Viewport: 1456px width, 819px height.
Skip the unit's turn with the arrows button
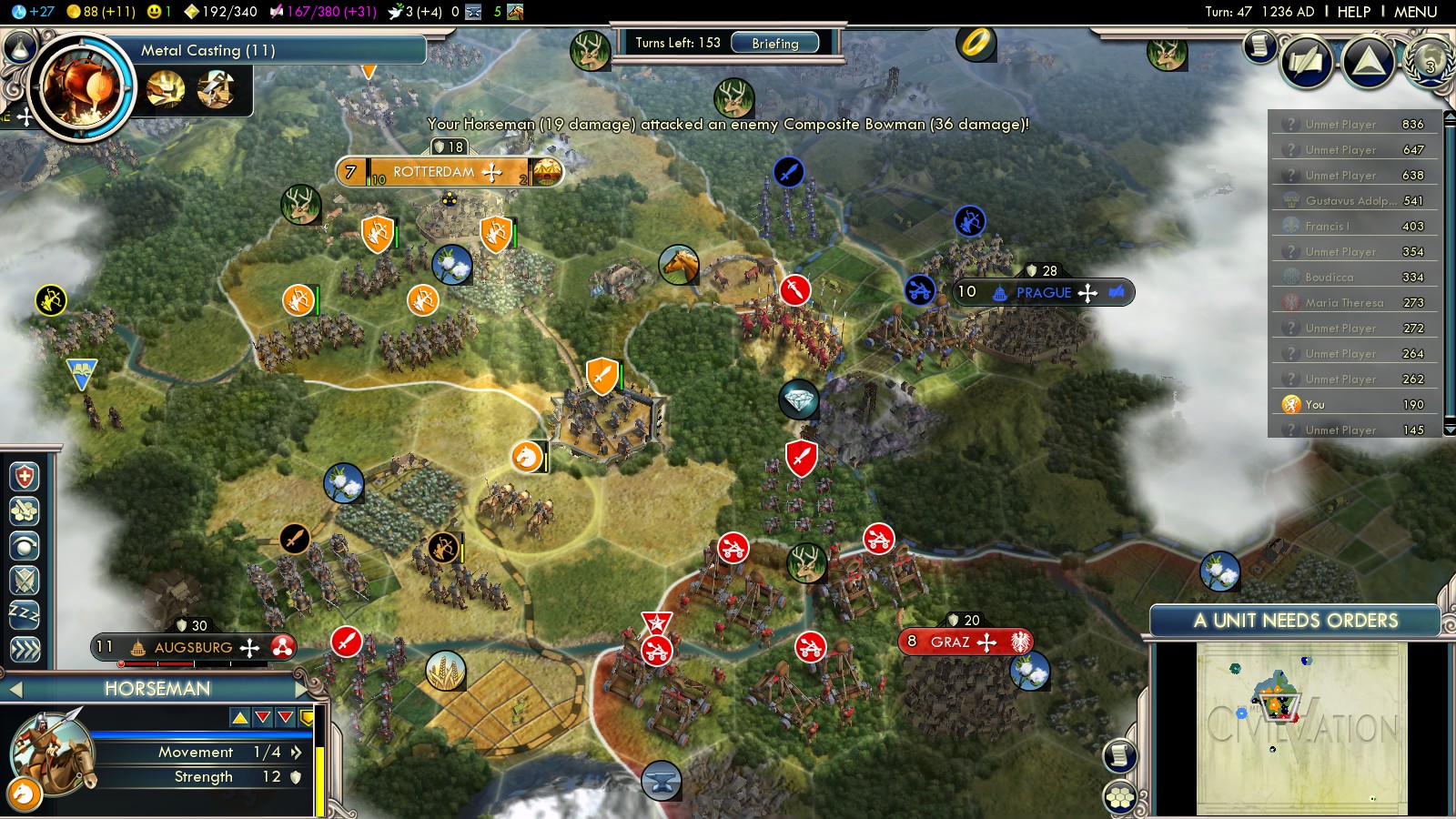click(25, 649)
